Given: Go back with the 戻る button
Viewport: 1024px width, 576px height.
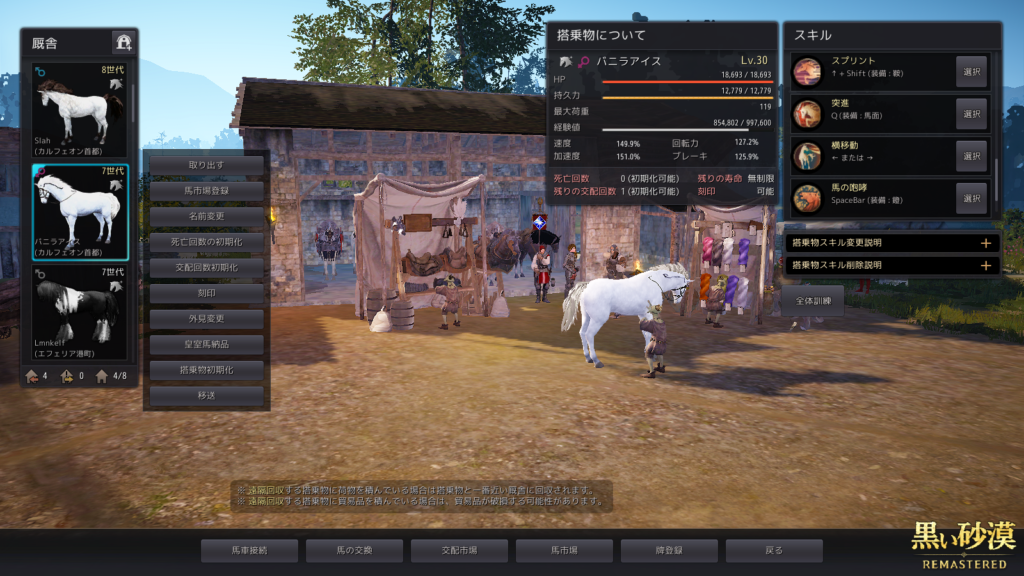Looking at the screenshot, I should [x=774, y=550].
